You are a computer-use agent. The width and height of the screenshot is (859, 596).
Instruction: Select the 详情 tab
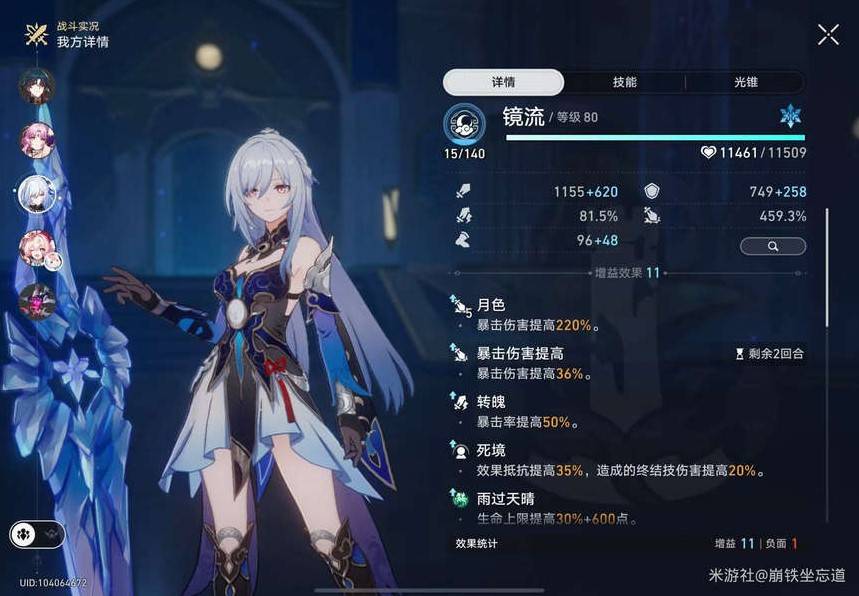pyautogui.click(x=504, y=82)
